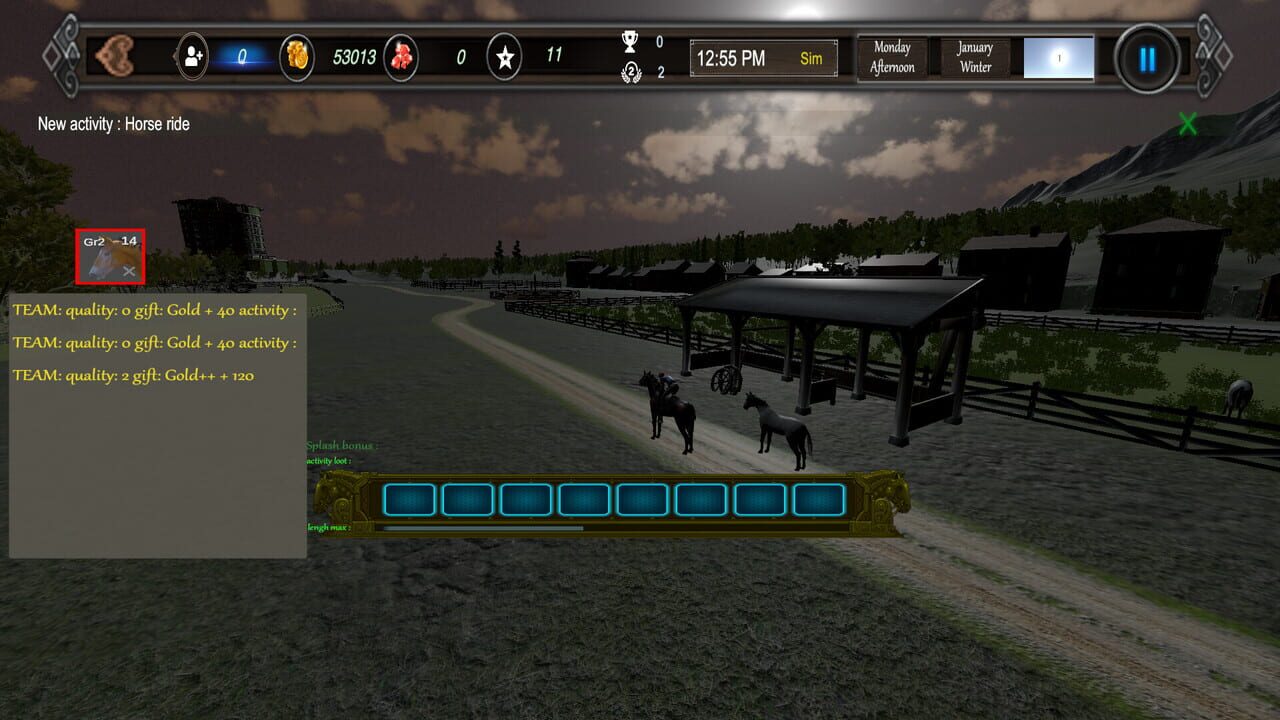Select the New activity Horse ride notification
This screenshot has width=1280, height=720.
tap(113, 124)
